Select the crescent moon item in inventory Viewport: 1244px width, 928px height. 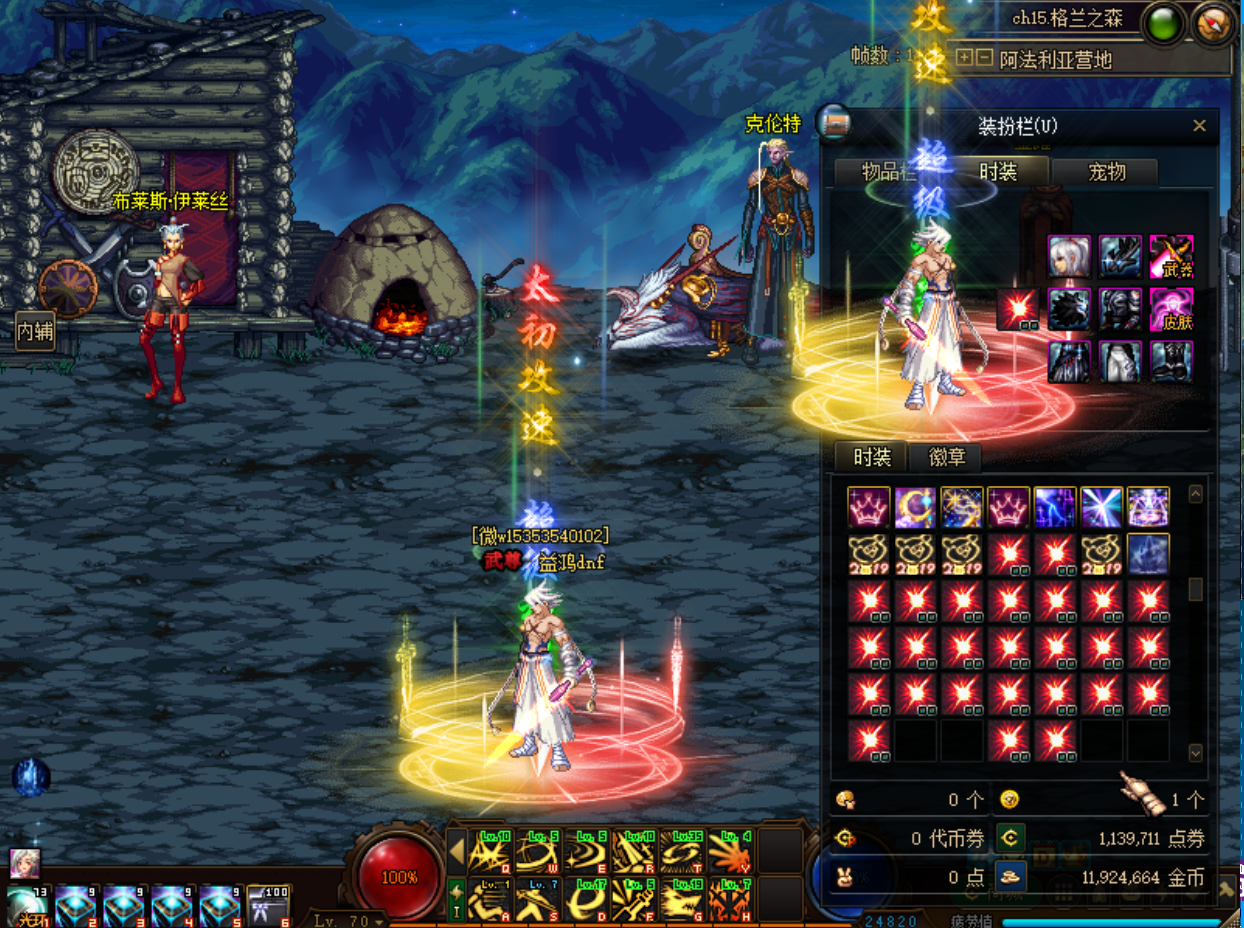tap(915, 507)
